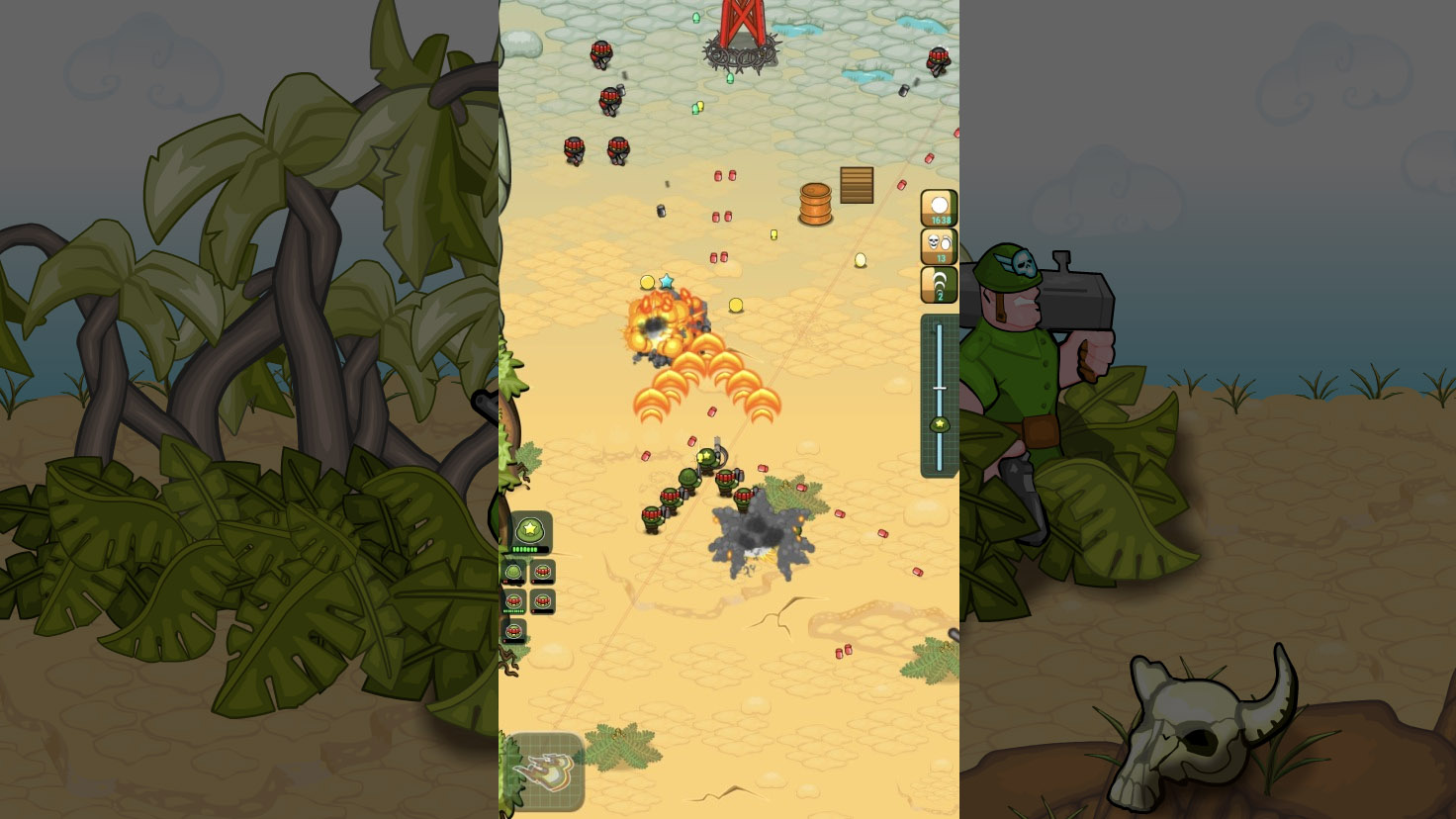Select the green helmet recruit squad icon

pyautogui.click(x=512, y=572)
